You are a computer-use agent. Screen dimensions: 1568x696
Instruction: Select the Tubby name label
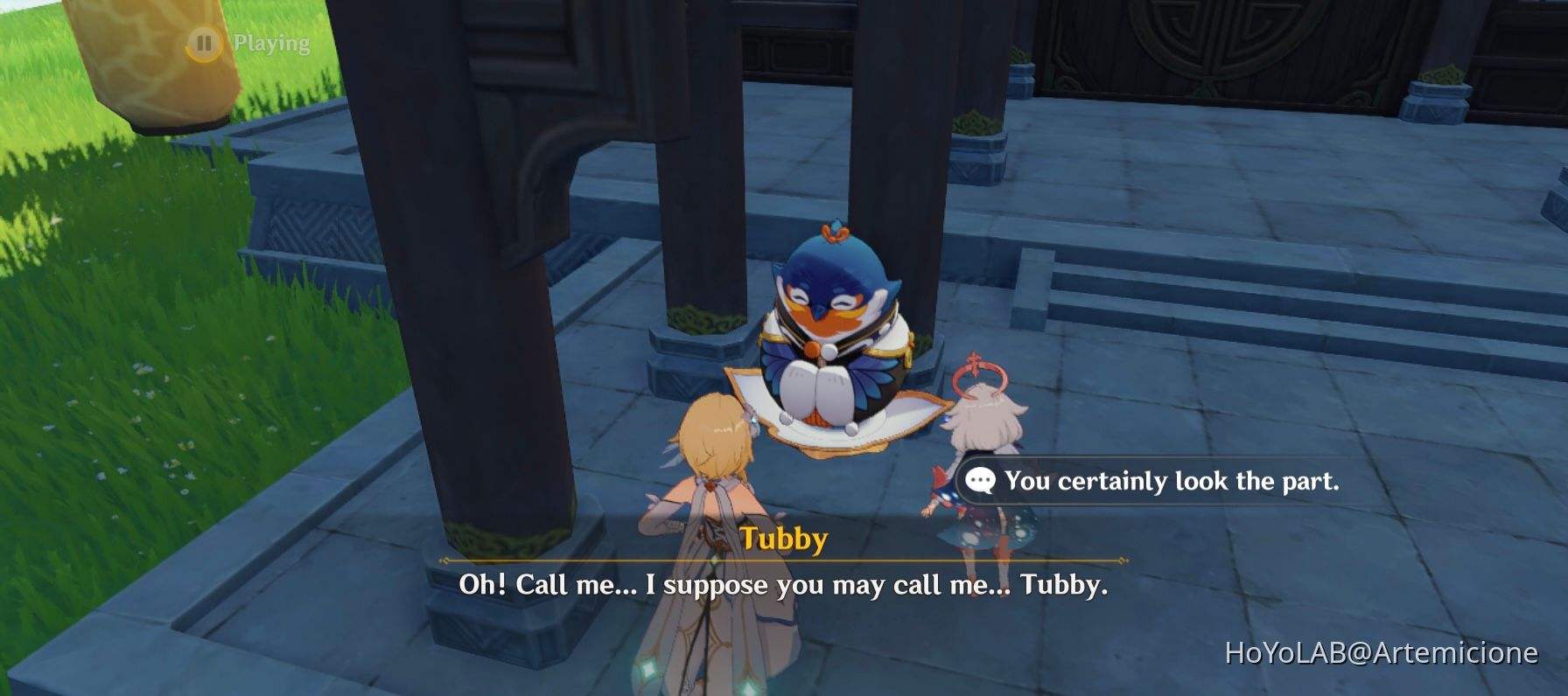coord(785,540)
